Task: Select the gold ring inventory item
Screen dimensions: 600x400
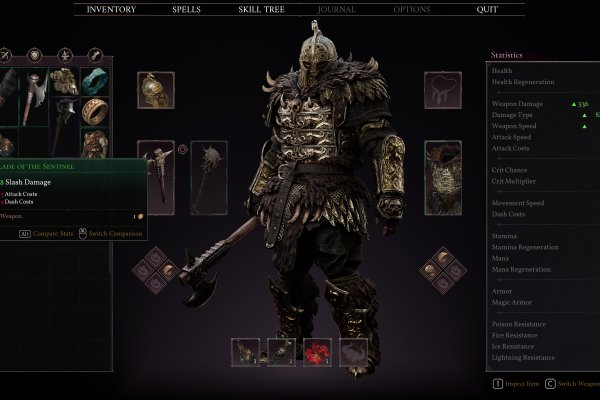Action: click(x=96, y=112)
